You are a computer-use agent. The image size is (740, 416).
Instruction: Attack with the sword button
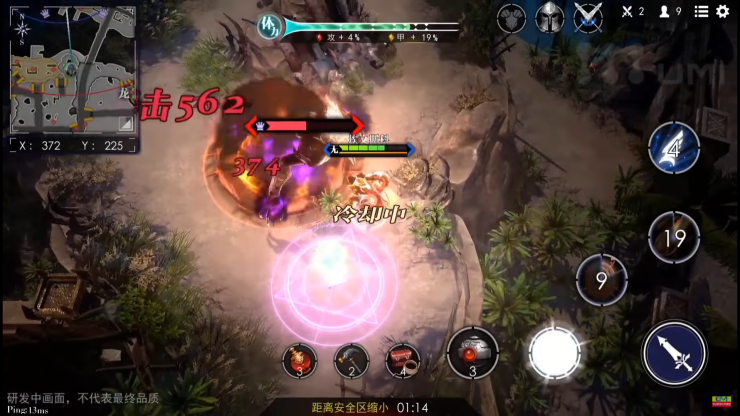click(x=674, y=352)
